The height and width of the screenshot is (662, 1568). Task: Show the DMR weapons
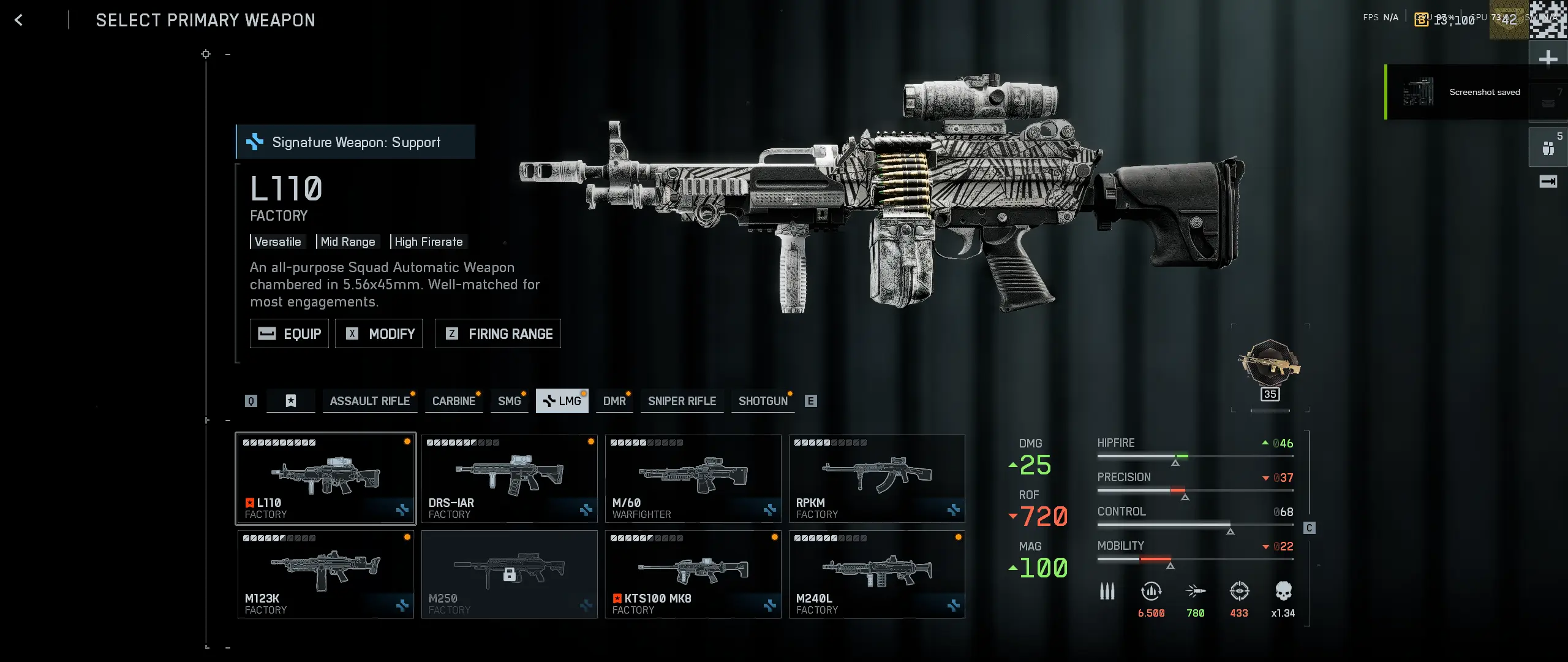tap(614, 401)
